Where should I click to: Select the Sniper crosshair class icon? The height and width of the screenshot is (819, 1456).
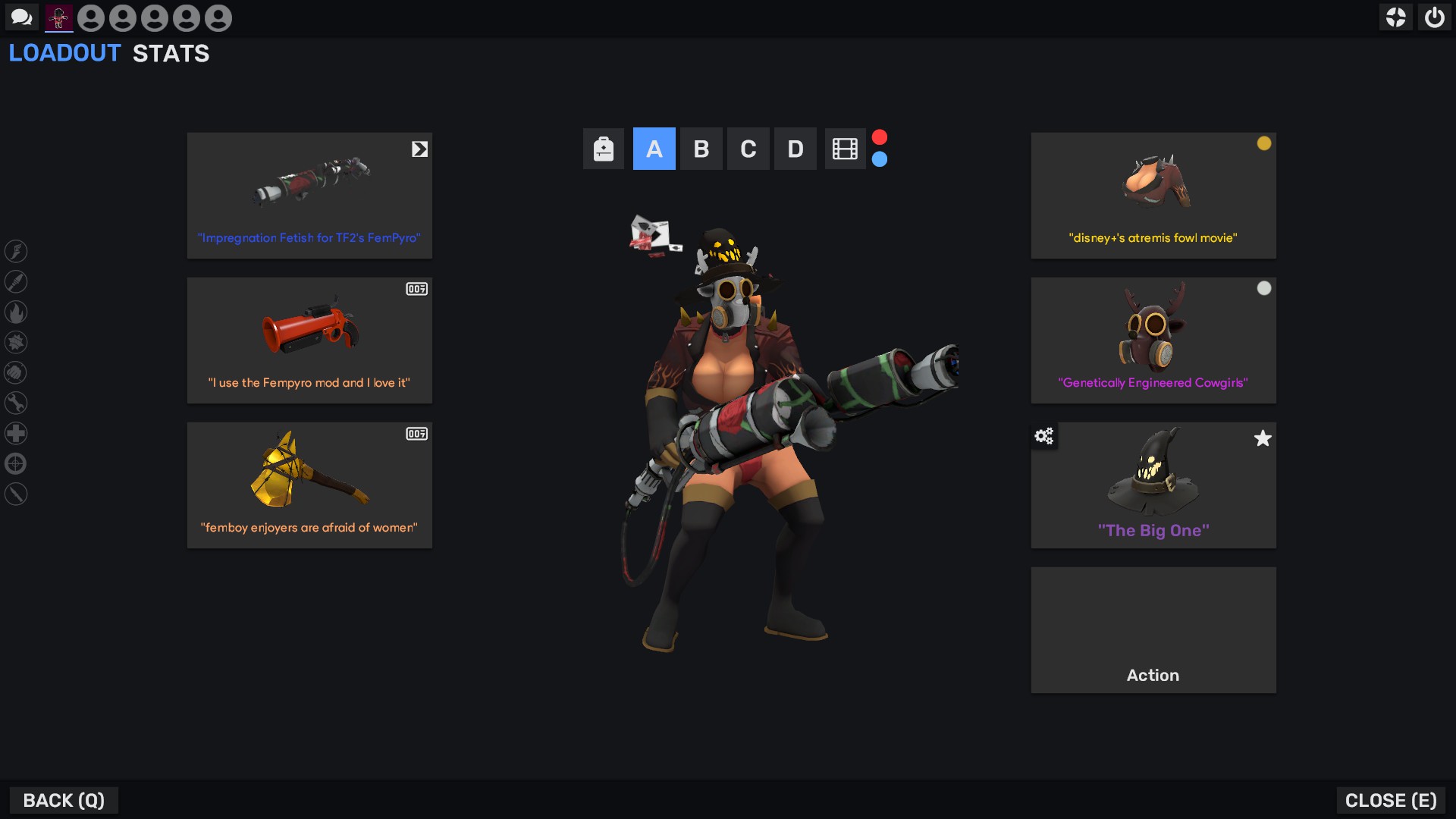[17, 464]
